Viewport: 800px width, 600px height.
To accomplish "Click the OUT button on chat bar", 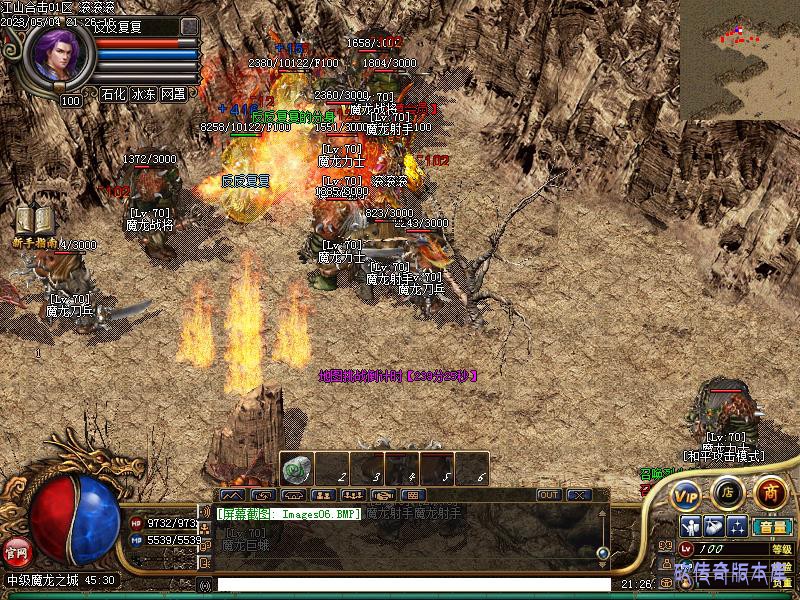I will (549, 495).
